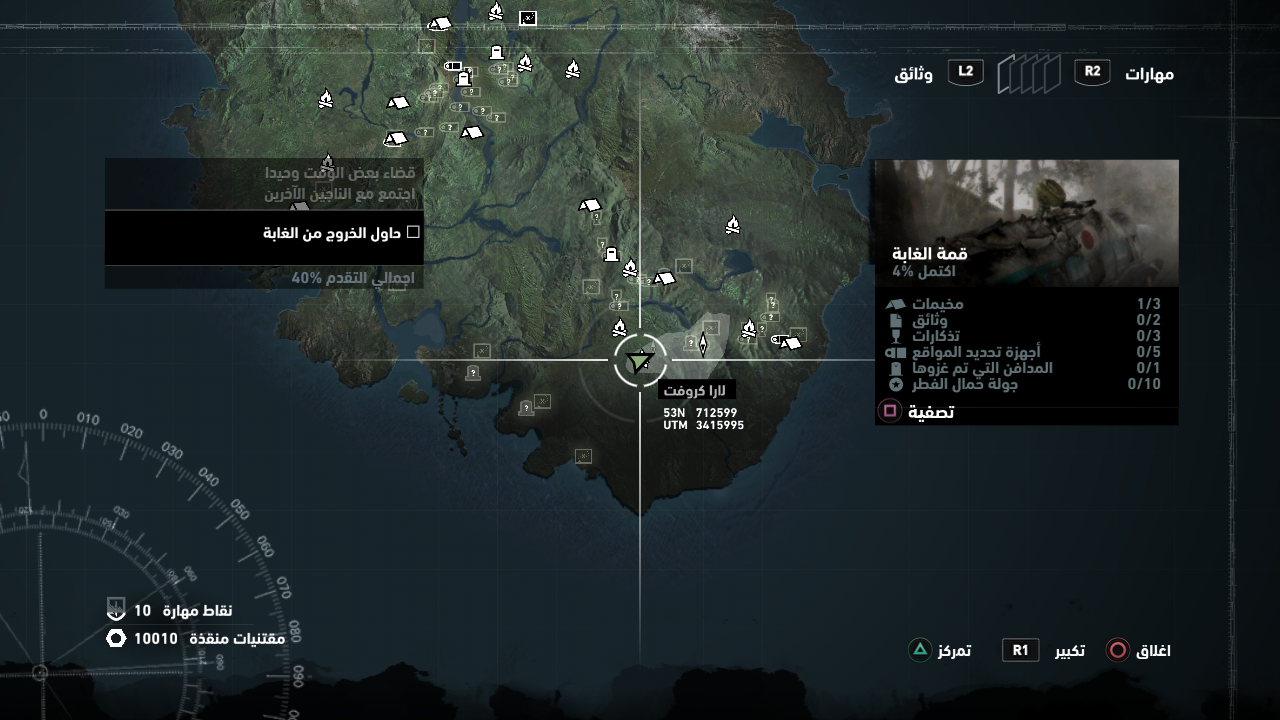Select the map pages icon between tabs
The image size is (1280, 720).
(1029, 74)
